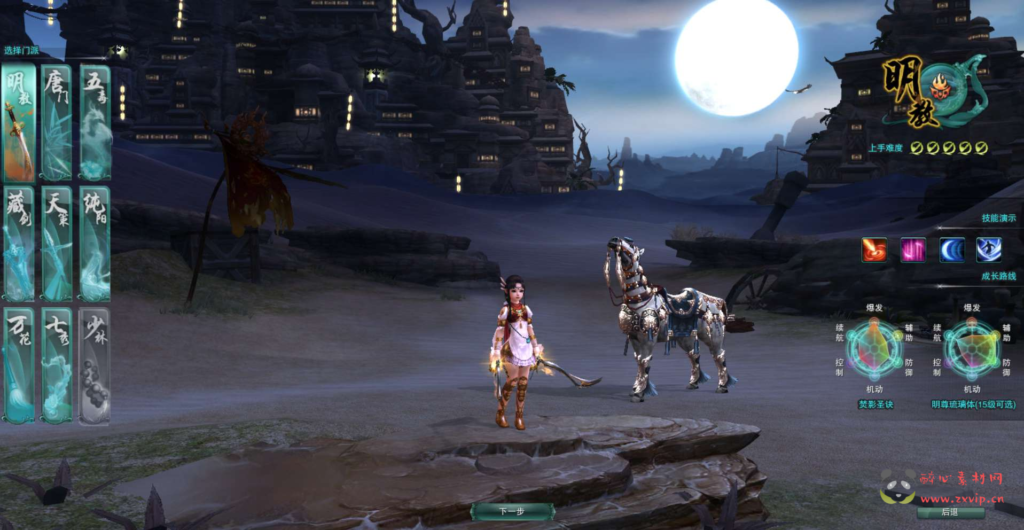
Task: Pick the 纯阳 sect tile
Action: [x=95, y=243]
